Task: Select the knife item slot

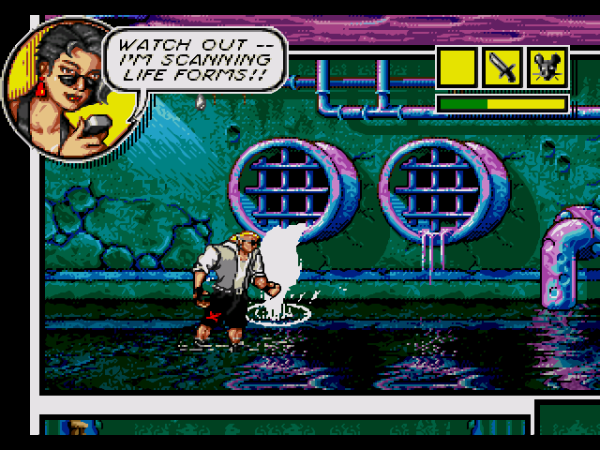Action: (502, 67)
